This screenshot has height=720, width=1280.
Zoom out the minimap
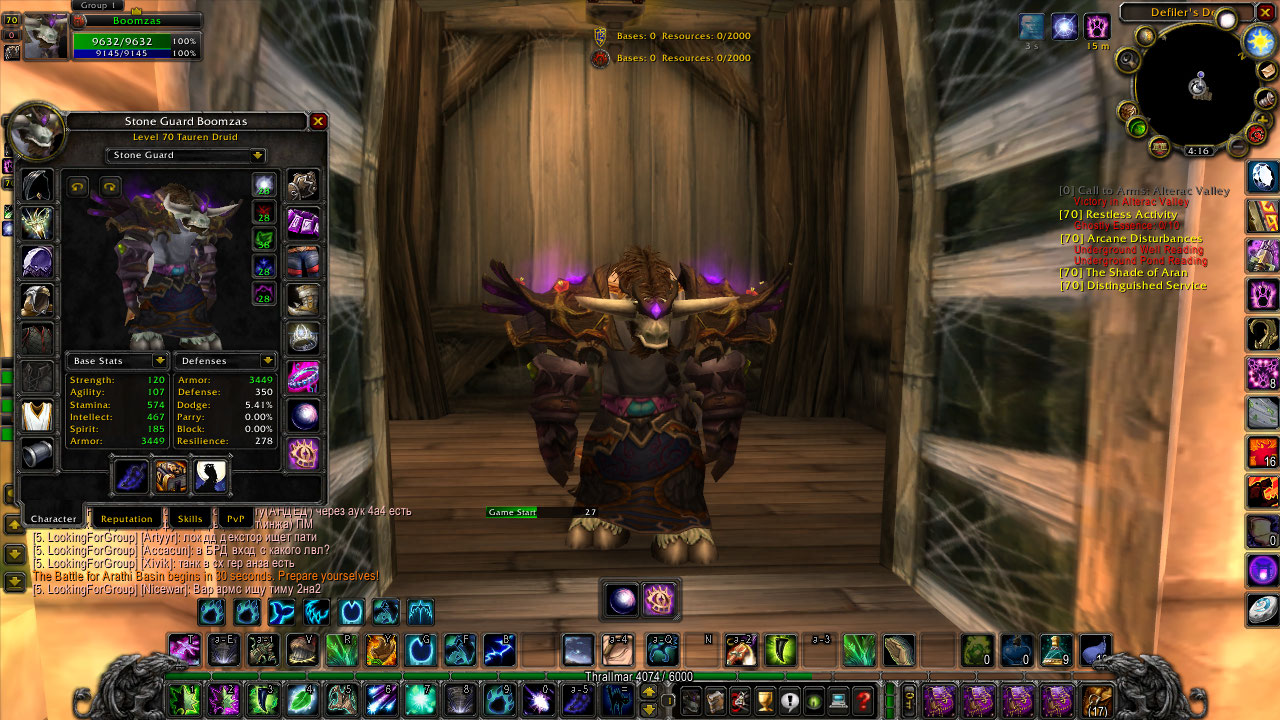(x=1238, y=148)
